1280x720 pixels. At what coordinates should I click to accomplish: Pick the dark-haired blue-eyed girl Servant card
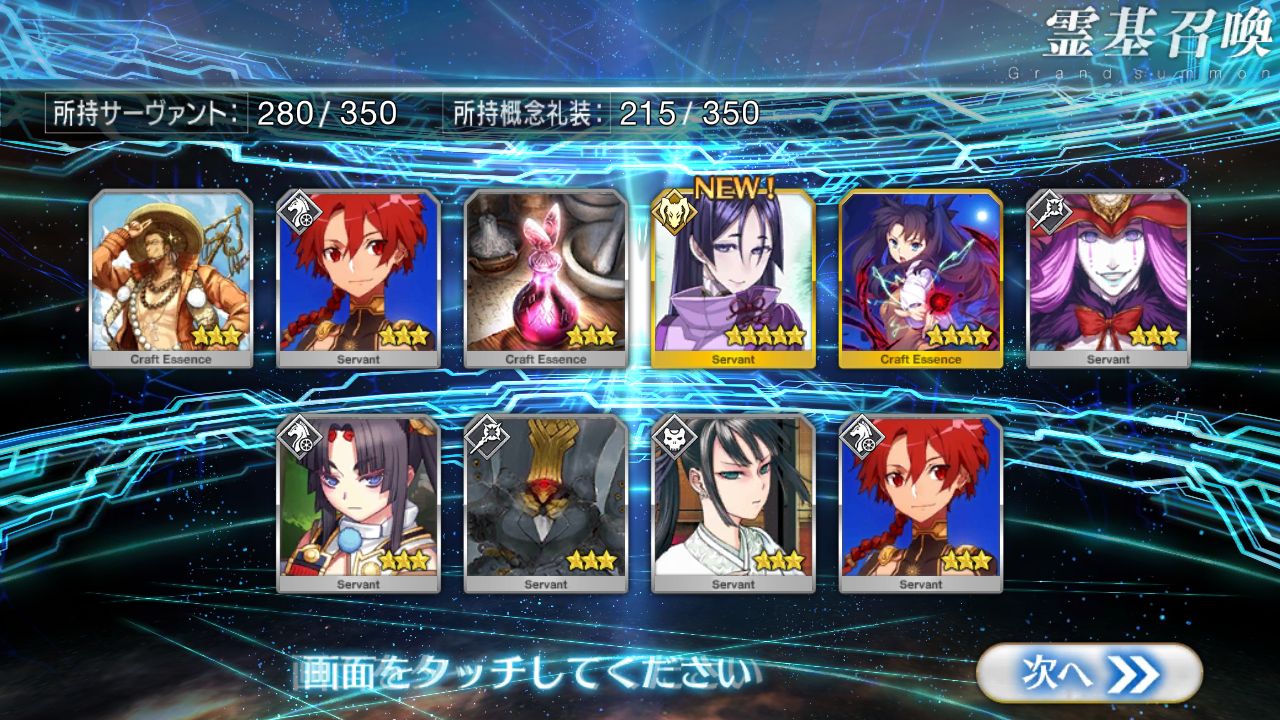pyautogui.click(x=358, y=502)
